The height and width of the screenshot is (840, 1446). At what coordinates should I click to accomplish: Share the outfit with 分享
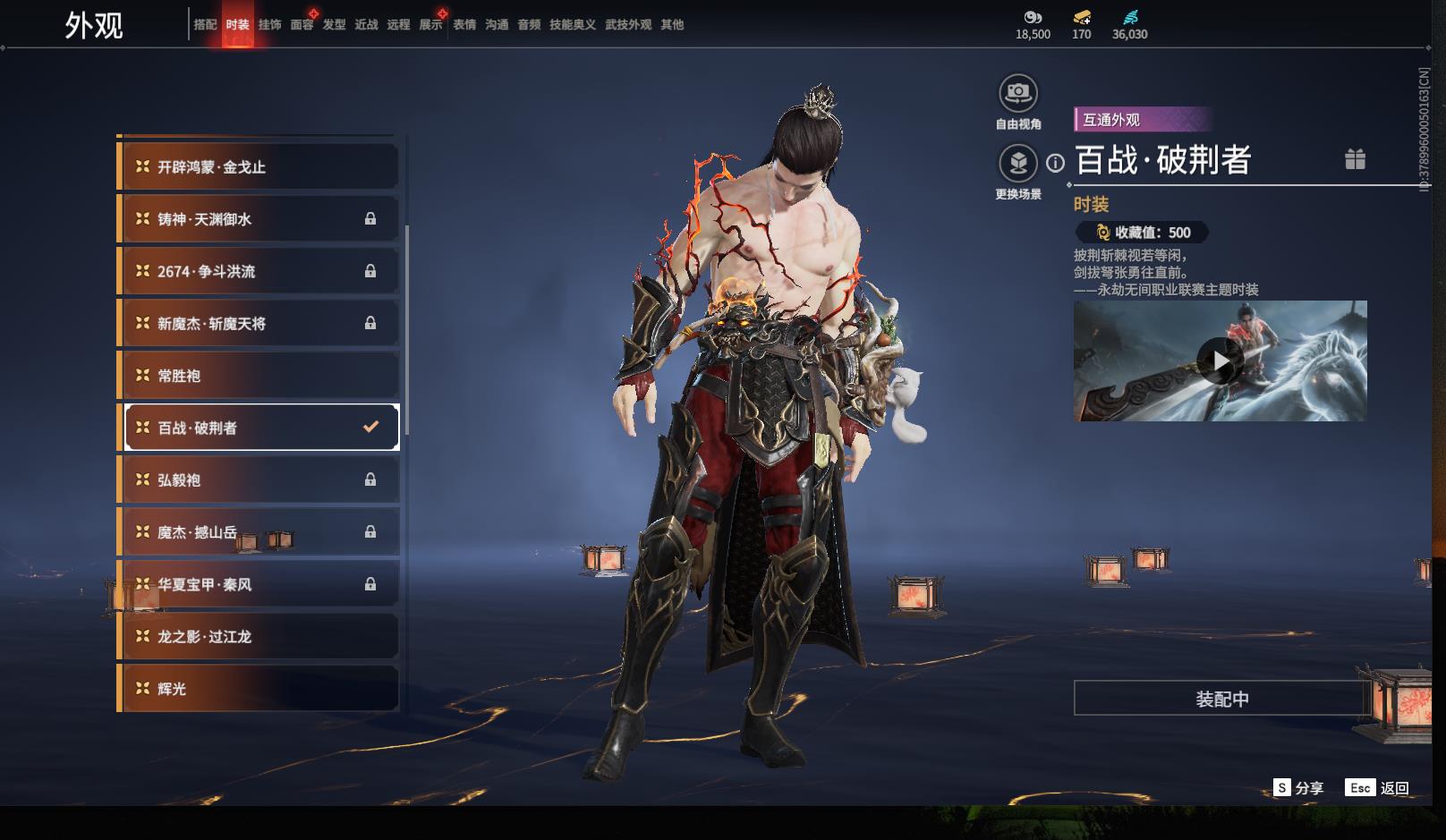pyautogui.click(x=1298, y=788)
